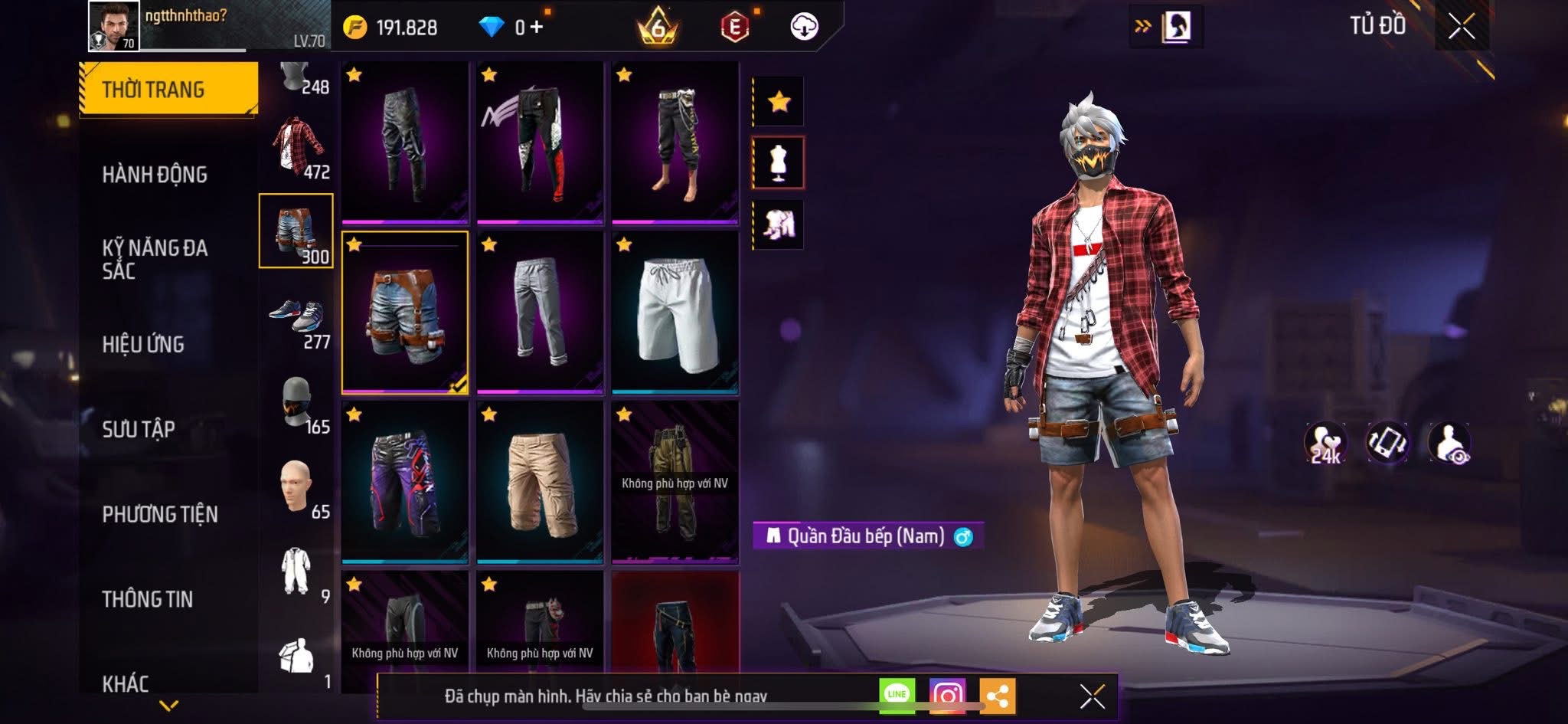The width and height of the screenshot is (1568, 724).
Task: Open the level 6 crown rank icon
Action: point(658,25)
